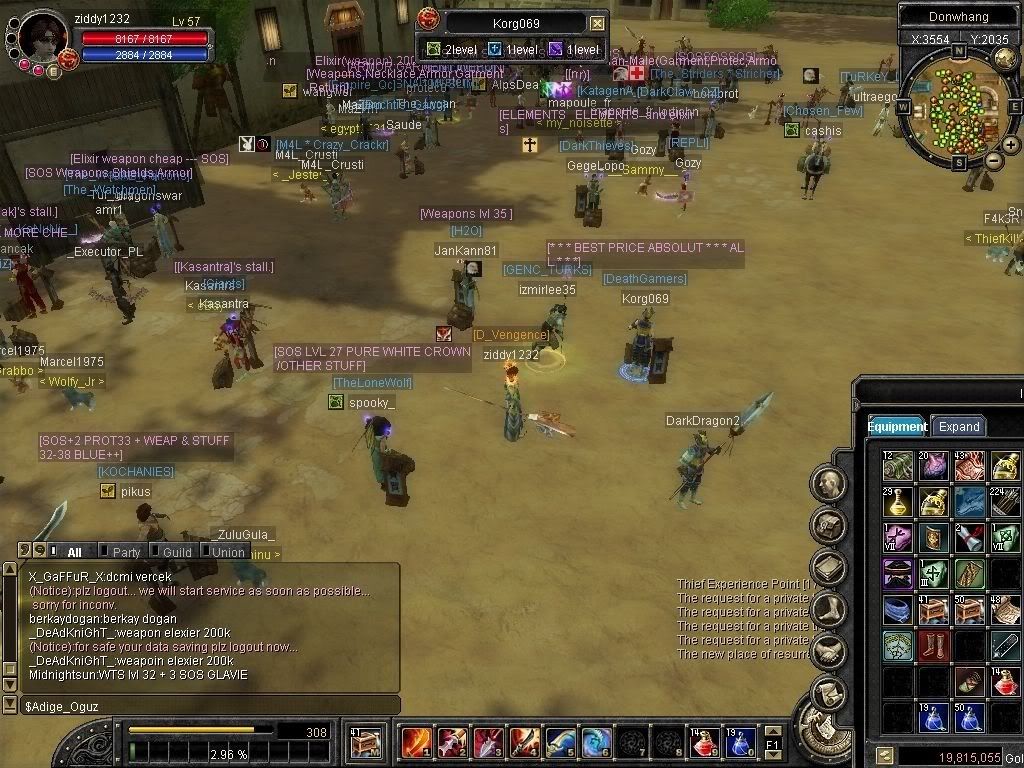Select the Union chat tab

(228, 551)
